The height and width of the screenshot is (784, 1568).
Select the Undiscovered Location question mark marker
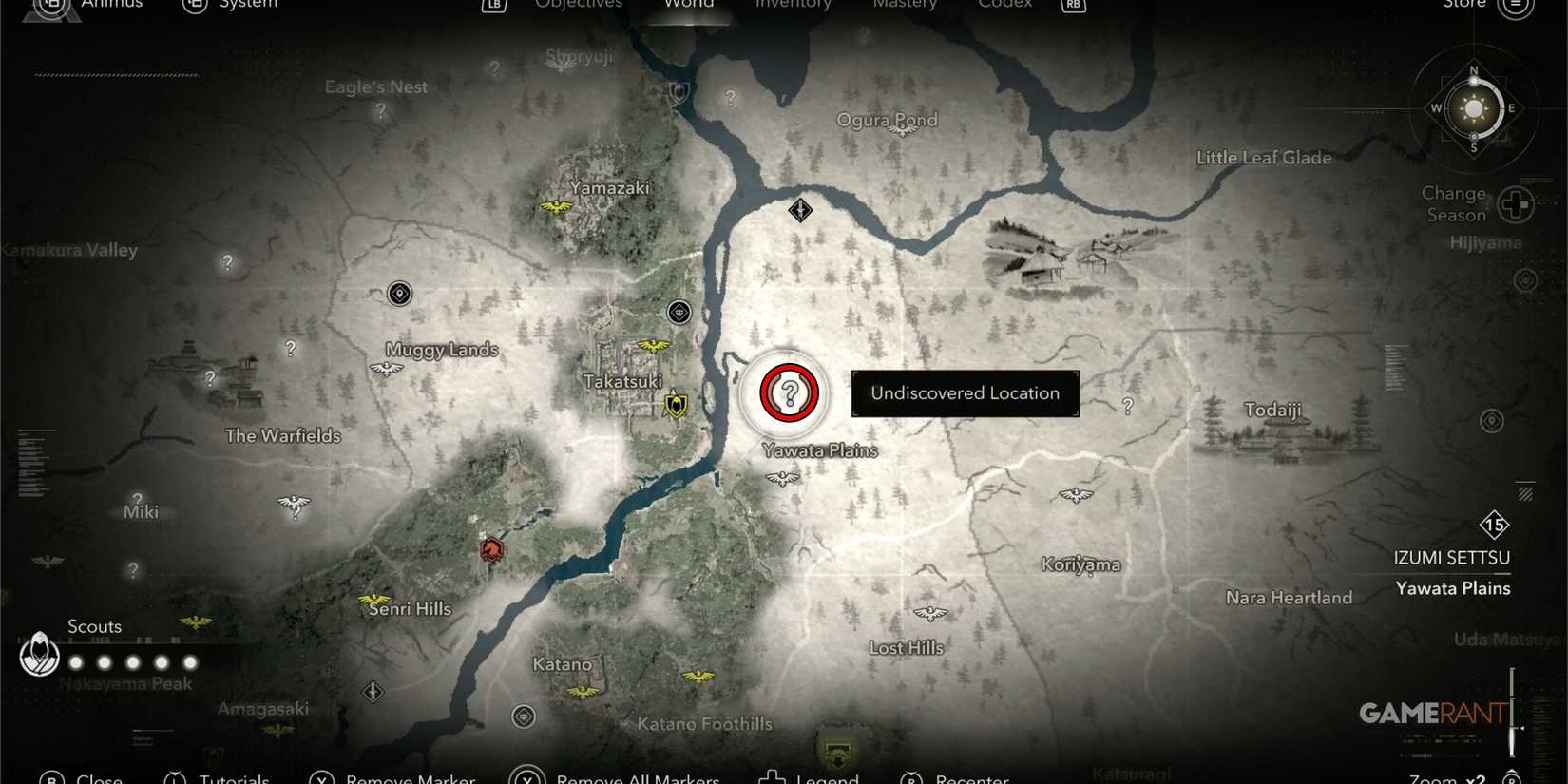tap(787, 393)
